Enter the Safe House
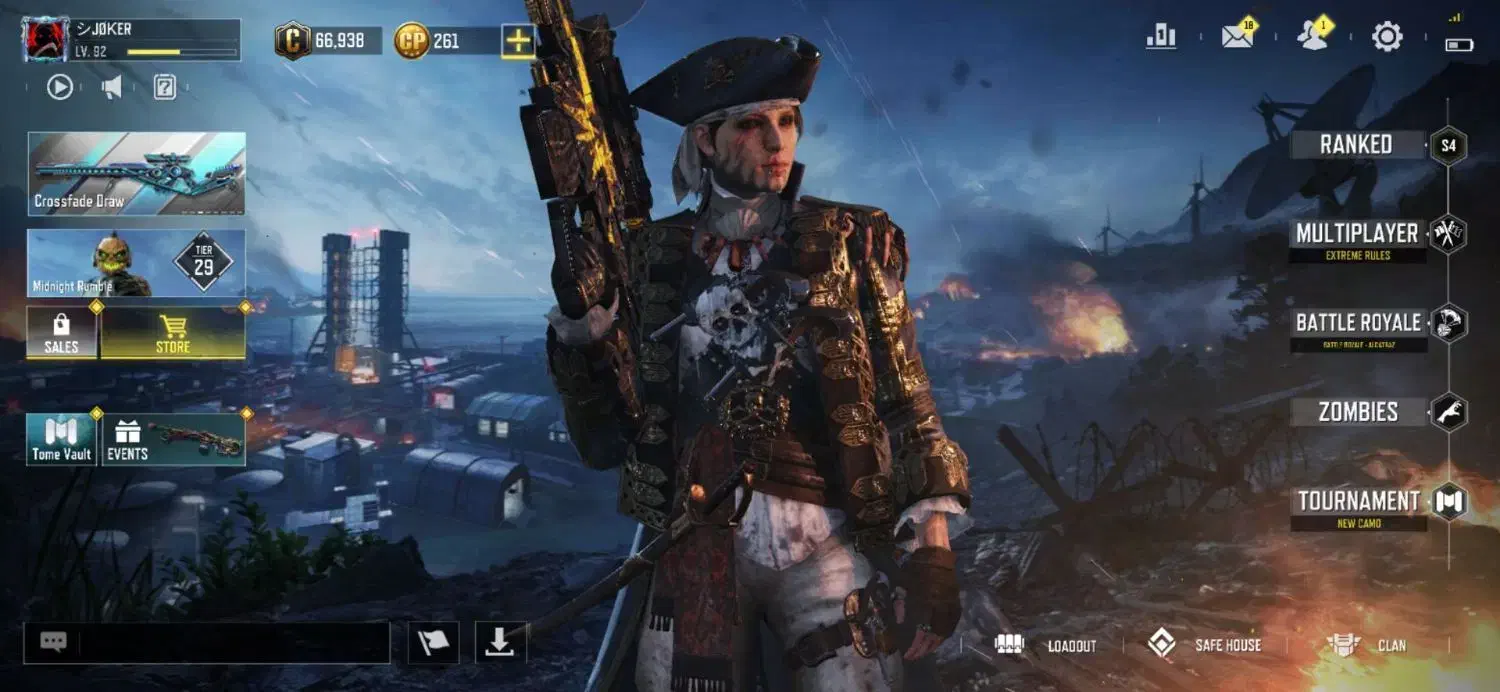Screen dimensions: 1500x692 tap(1204, 645)
